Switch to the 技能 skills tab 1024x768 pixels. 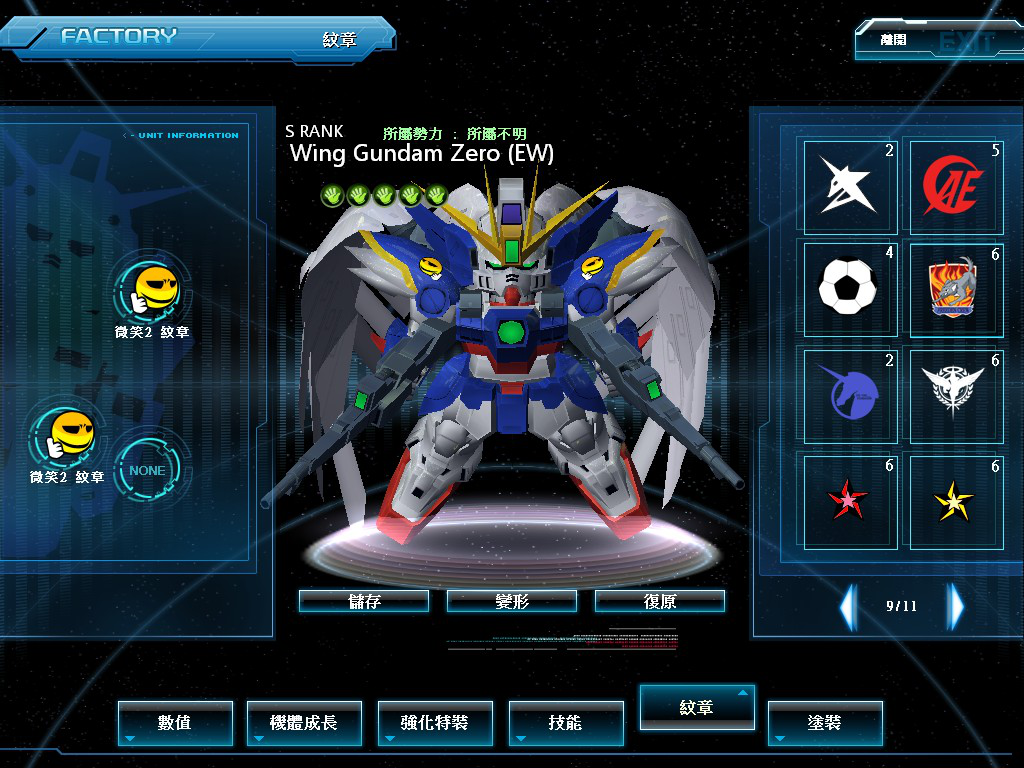click(x=565, y=722)
